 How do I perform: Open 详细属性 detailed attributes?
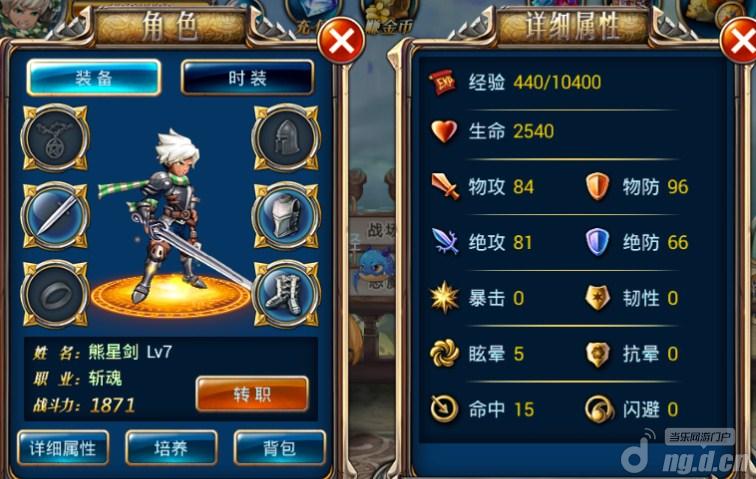[63, 447]
